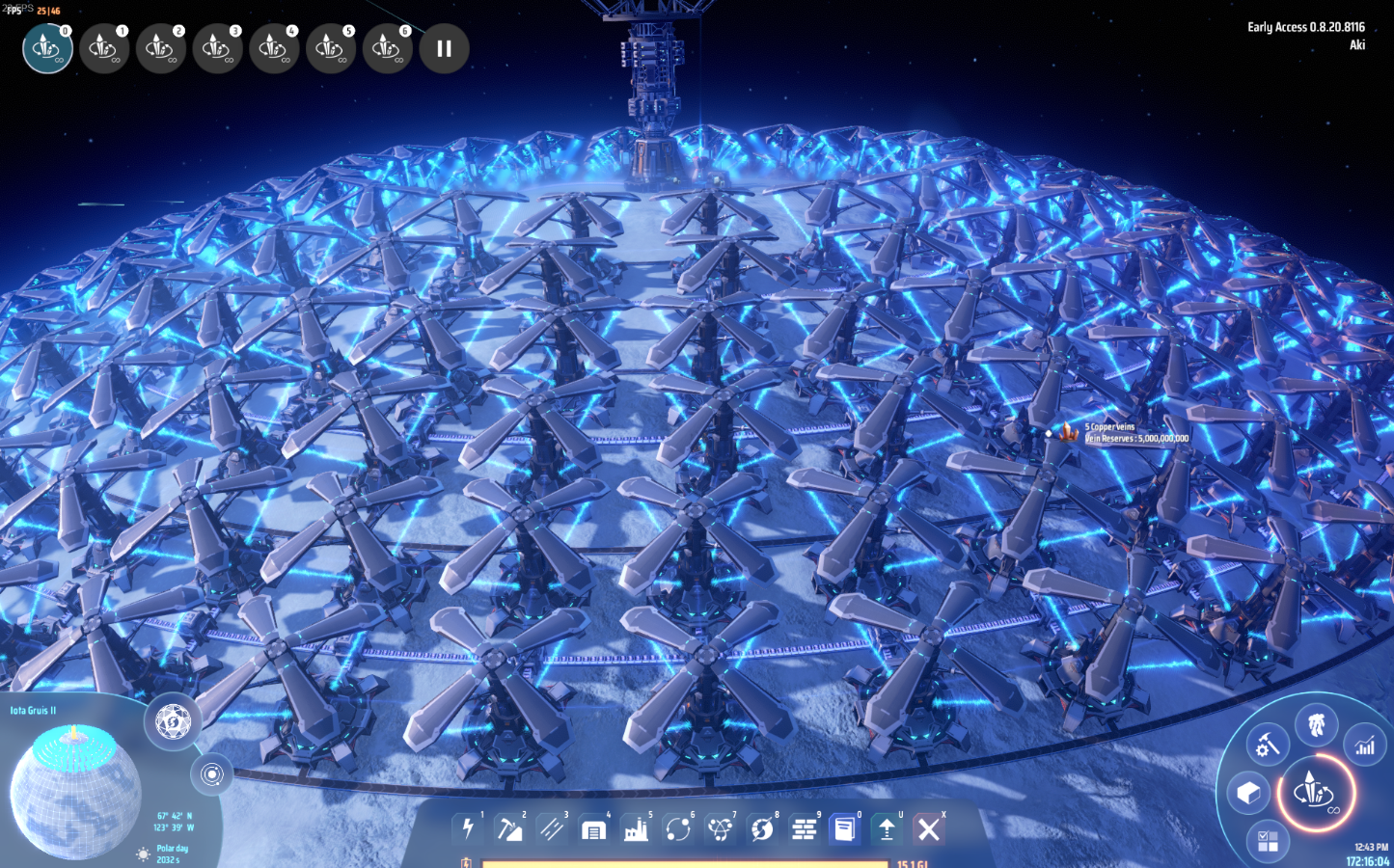Open the hammer and gear replicator icon
Viewport: 1394px width, 868px height.
tap(1266, 745)
